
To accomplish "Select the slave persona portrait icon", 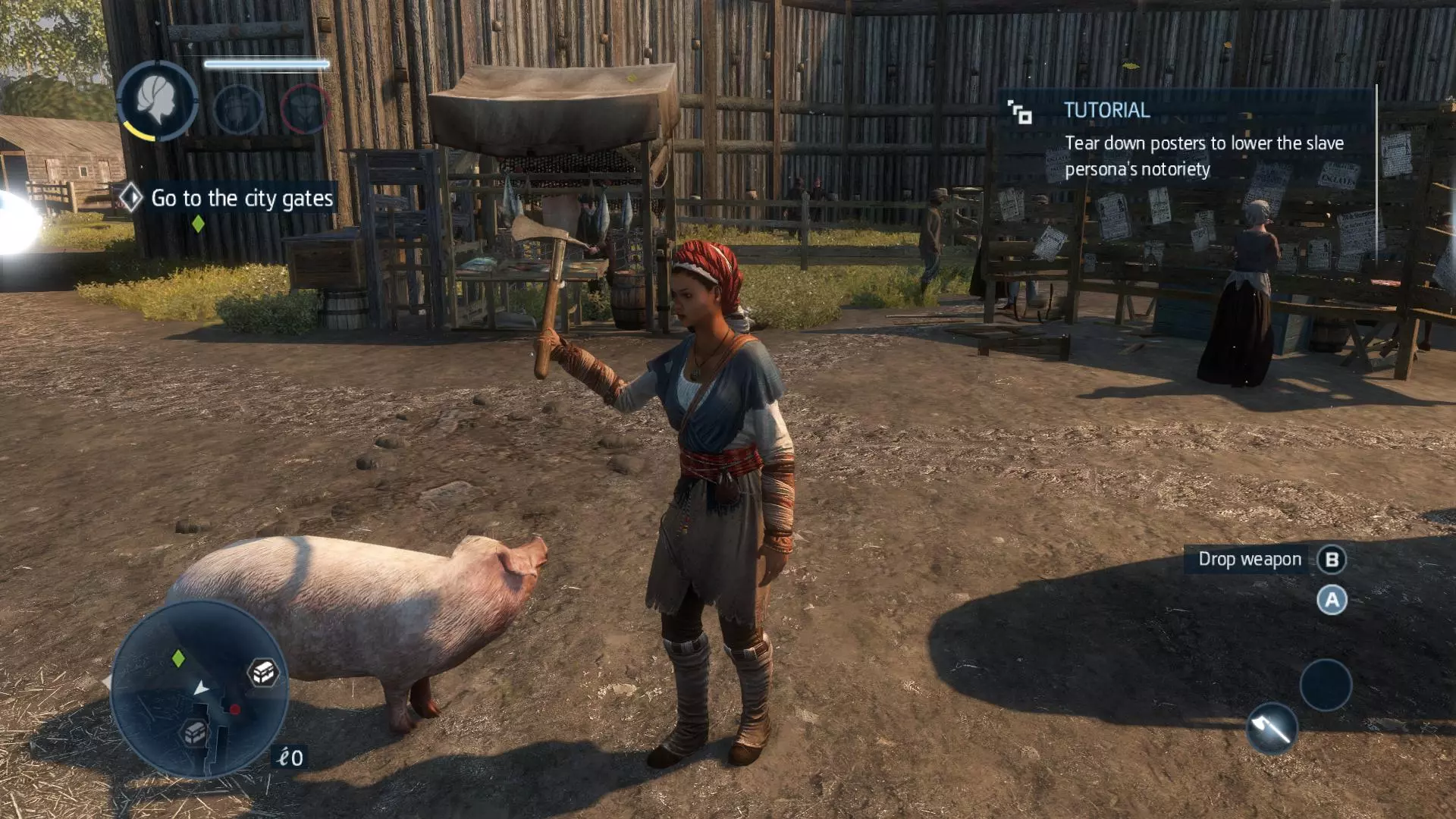I will click(x=158, y=100).
